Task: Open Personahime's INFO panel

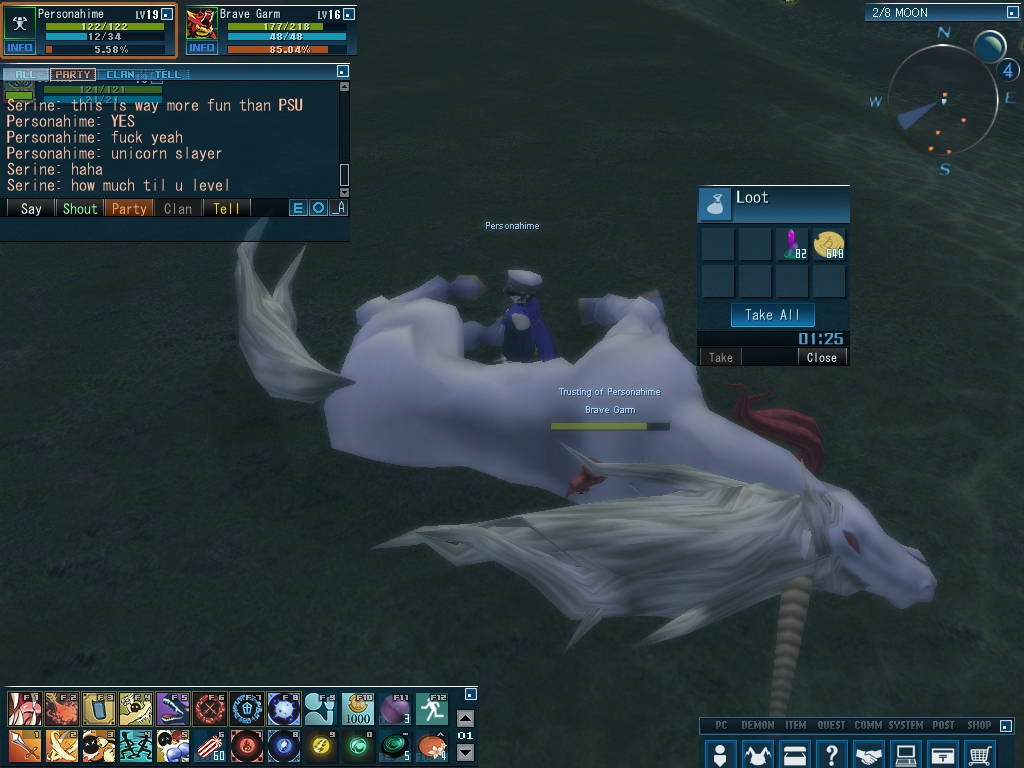Action: pyautogui.click(x=19, y=48)
